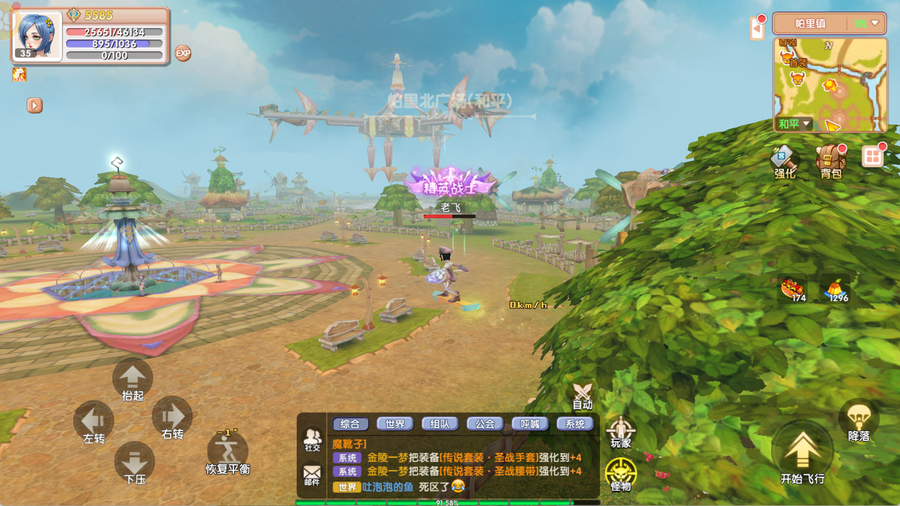
Task: Choose the 左转 turn left arrow
Action: (94, 421)
